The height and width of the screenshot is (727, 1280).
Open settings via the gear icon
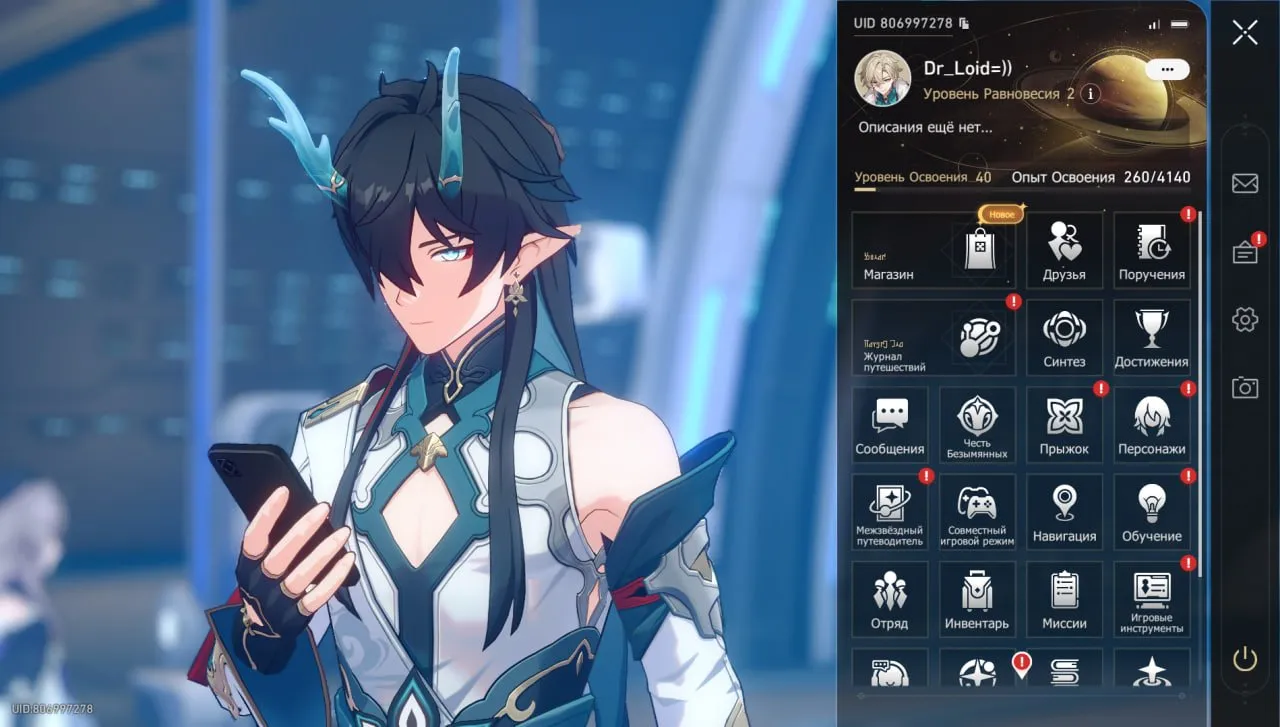tap(1245, 319)
